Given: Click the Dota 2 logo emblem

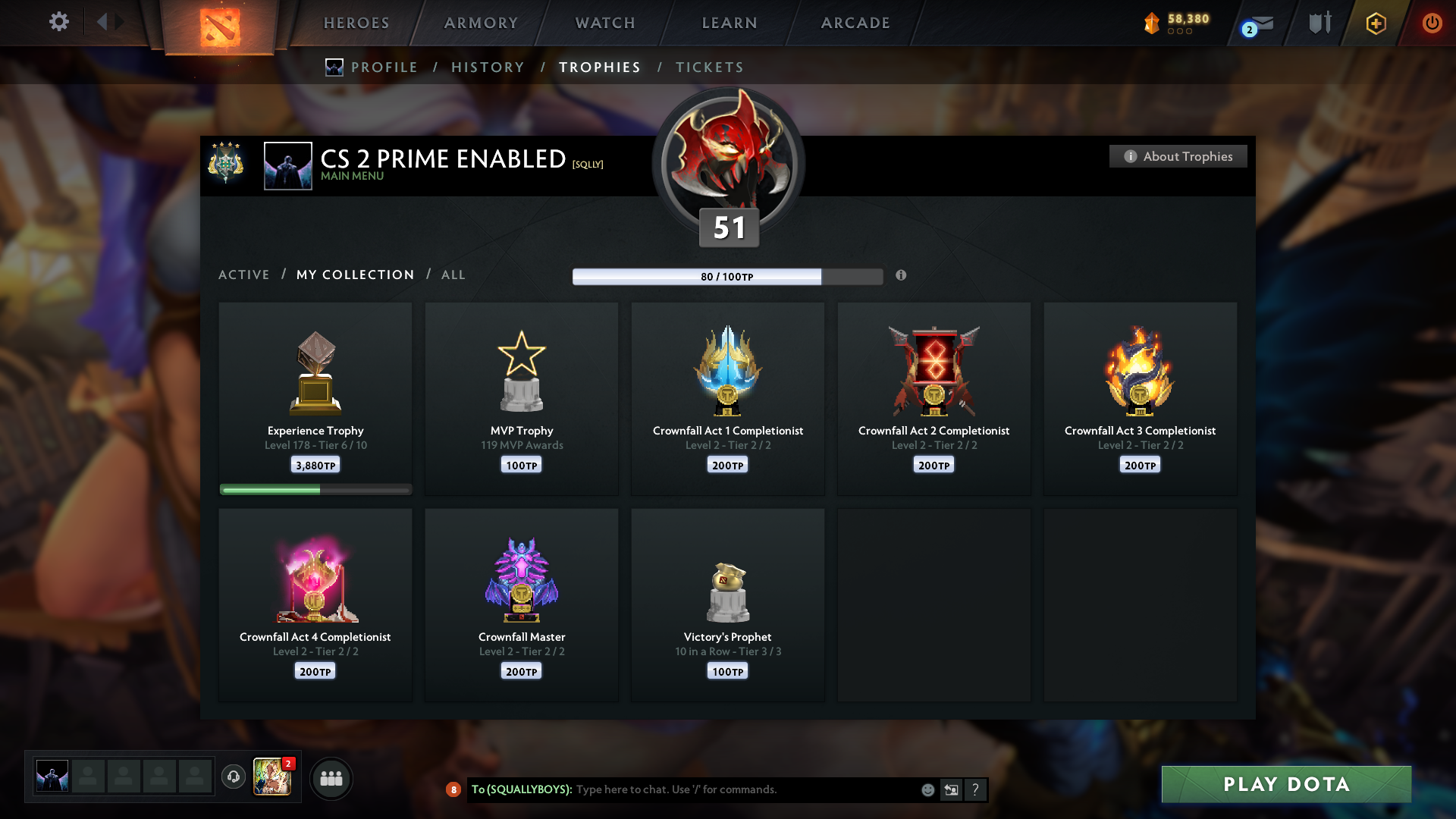Looking at the screenshot, I should 220,23.
